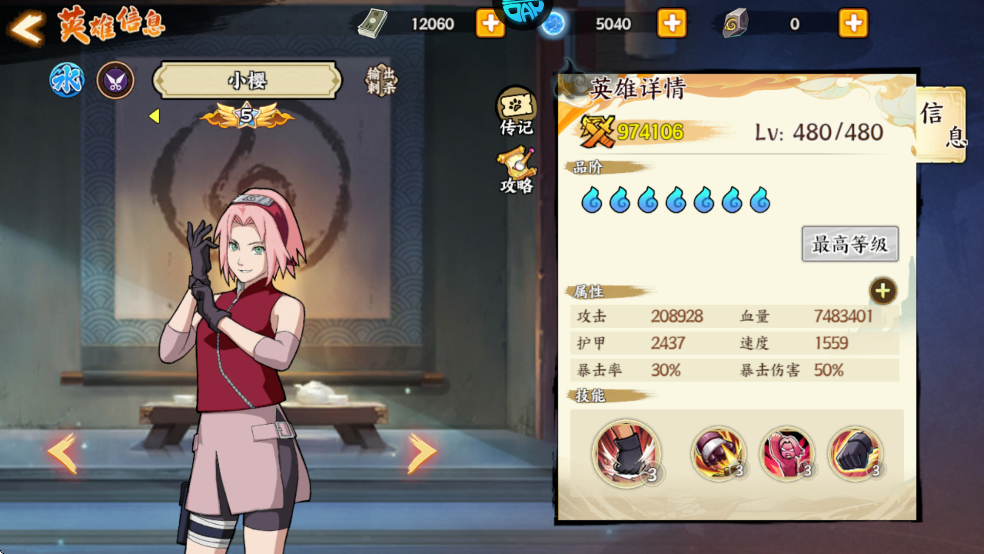
Task: Expand attributes with the round plus button
Action: (882, 291)
